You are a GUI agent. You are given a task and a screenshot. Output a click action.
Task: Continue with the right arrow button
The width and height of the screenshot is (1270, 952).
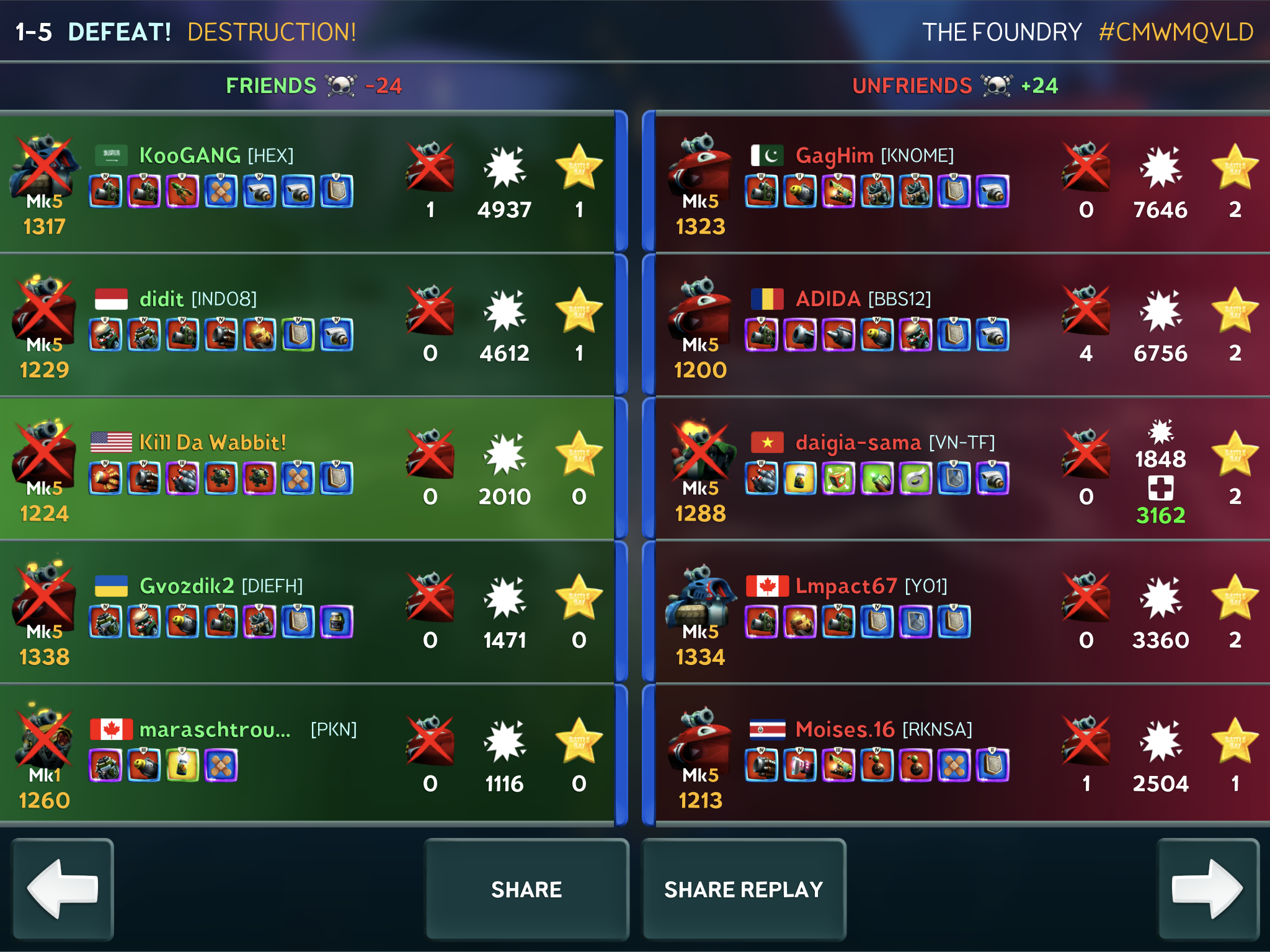click(x=1207, y=889)
